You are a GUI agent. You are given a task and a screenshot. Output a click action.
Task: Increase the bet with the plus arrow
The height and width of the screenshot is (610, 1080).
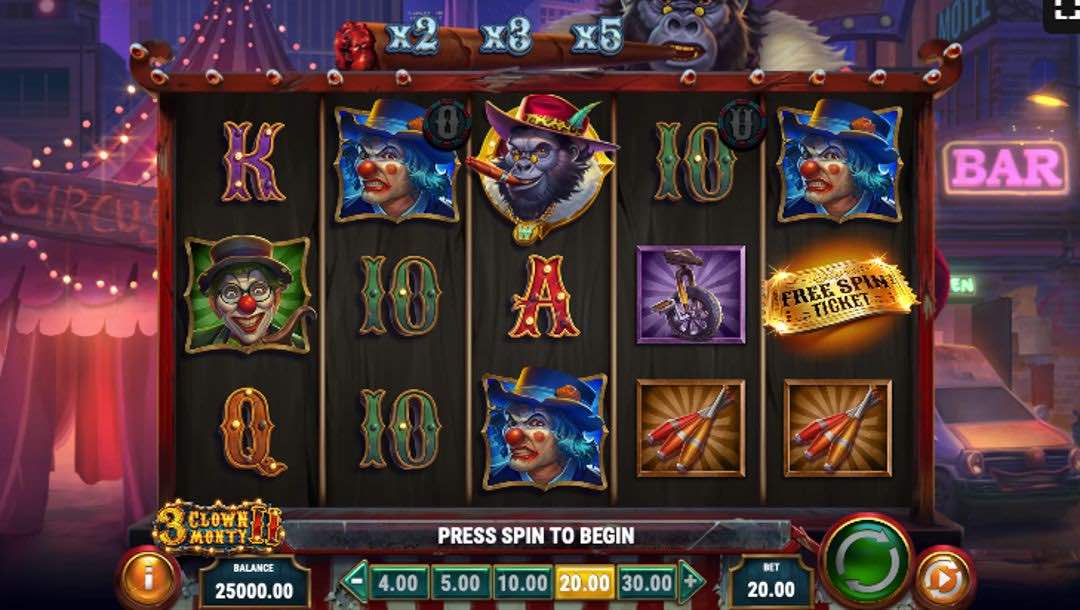[x=691, y=580]
